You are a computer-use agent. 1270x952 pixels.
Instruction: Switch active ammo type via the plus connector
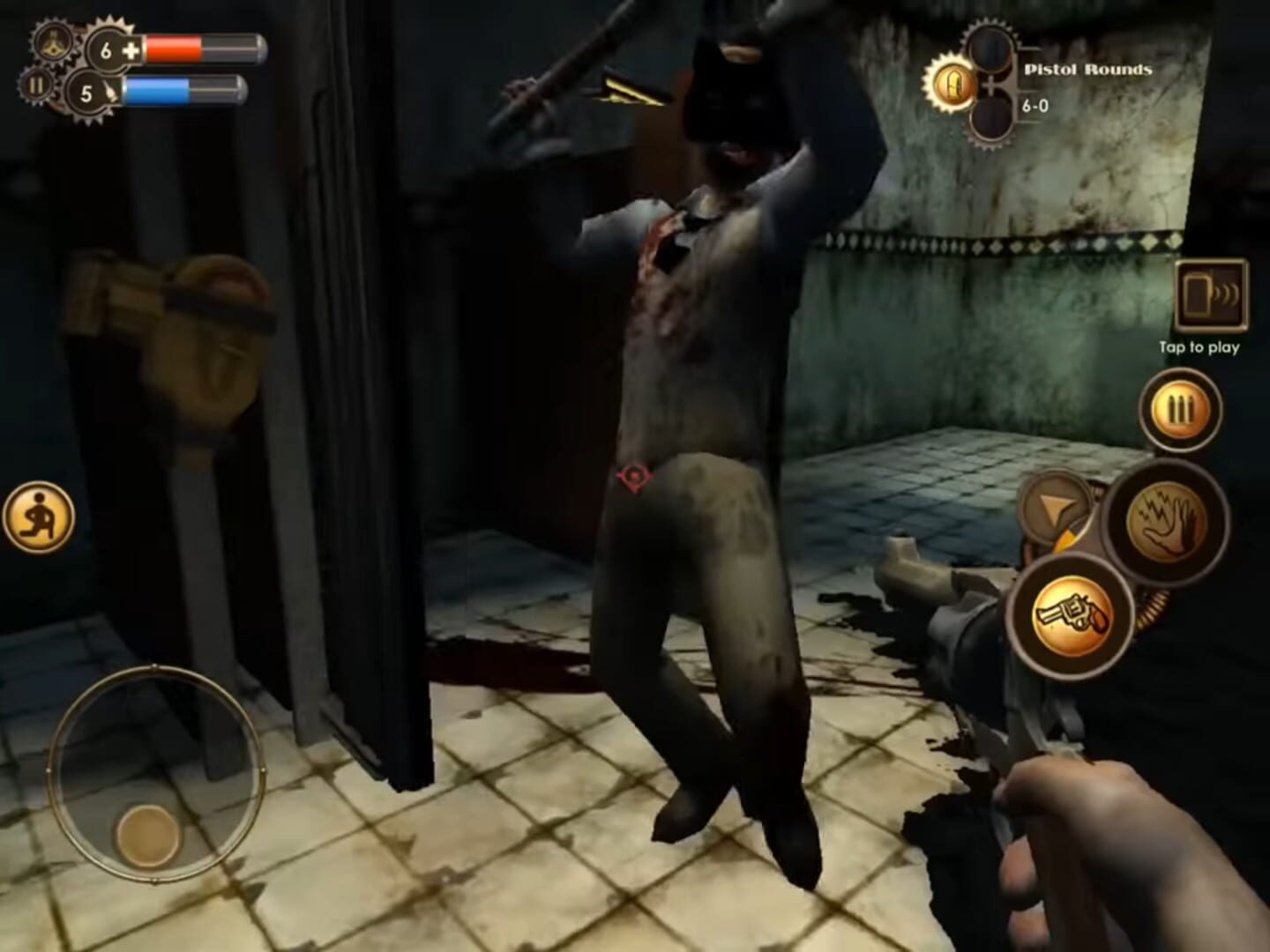[x=991, y=85]
